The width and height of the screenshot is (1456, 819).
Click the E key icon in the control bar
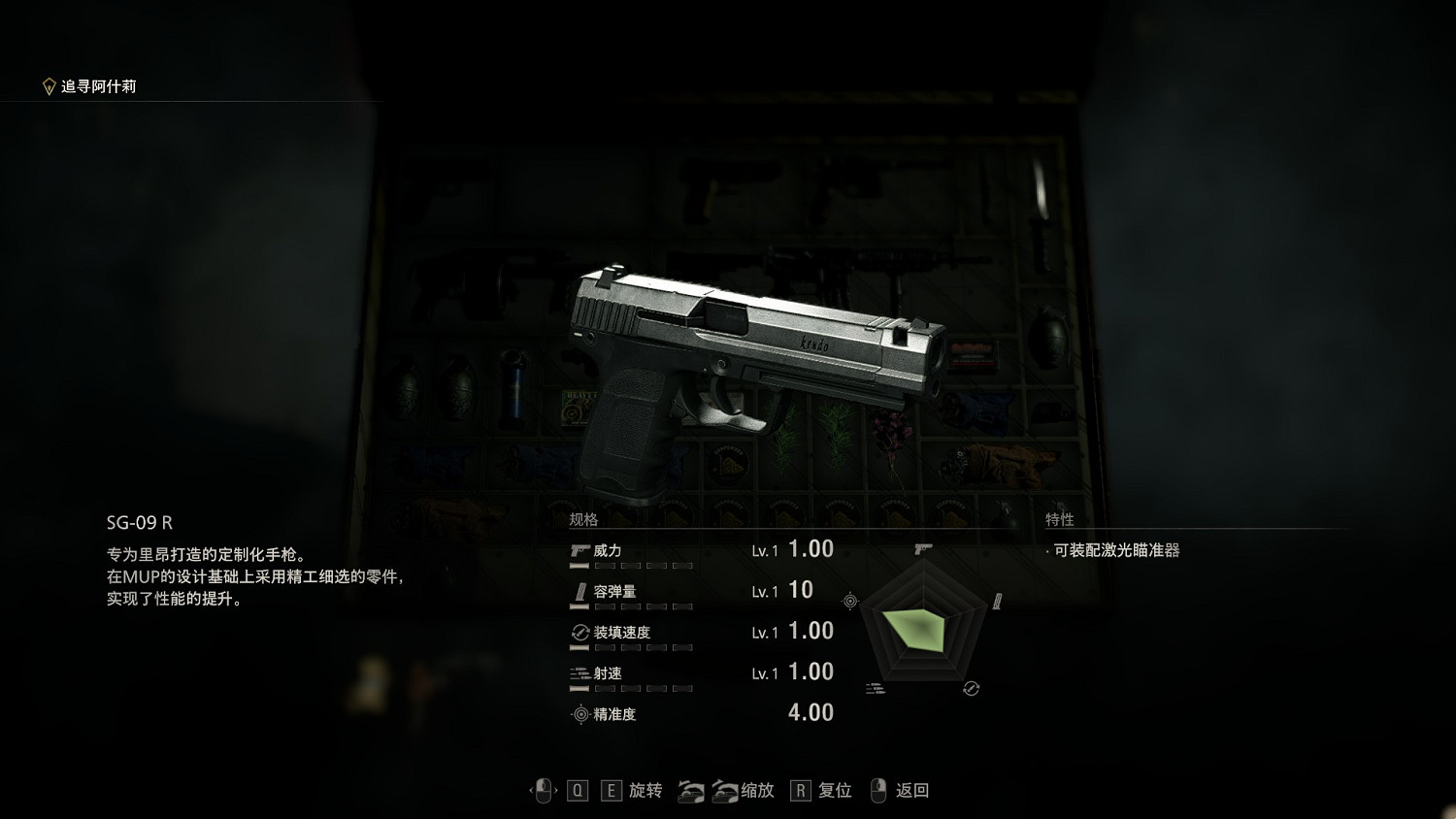point(611,790)
